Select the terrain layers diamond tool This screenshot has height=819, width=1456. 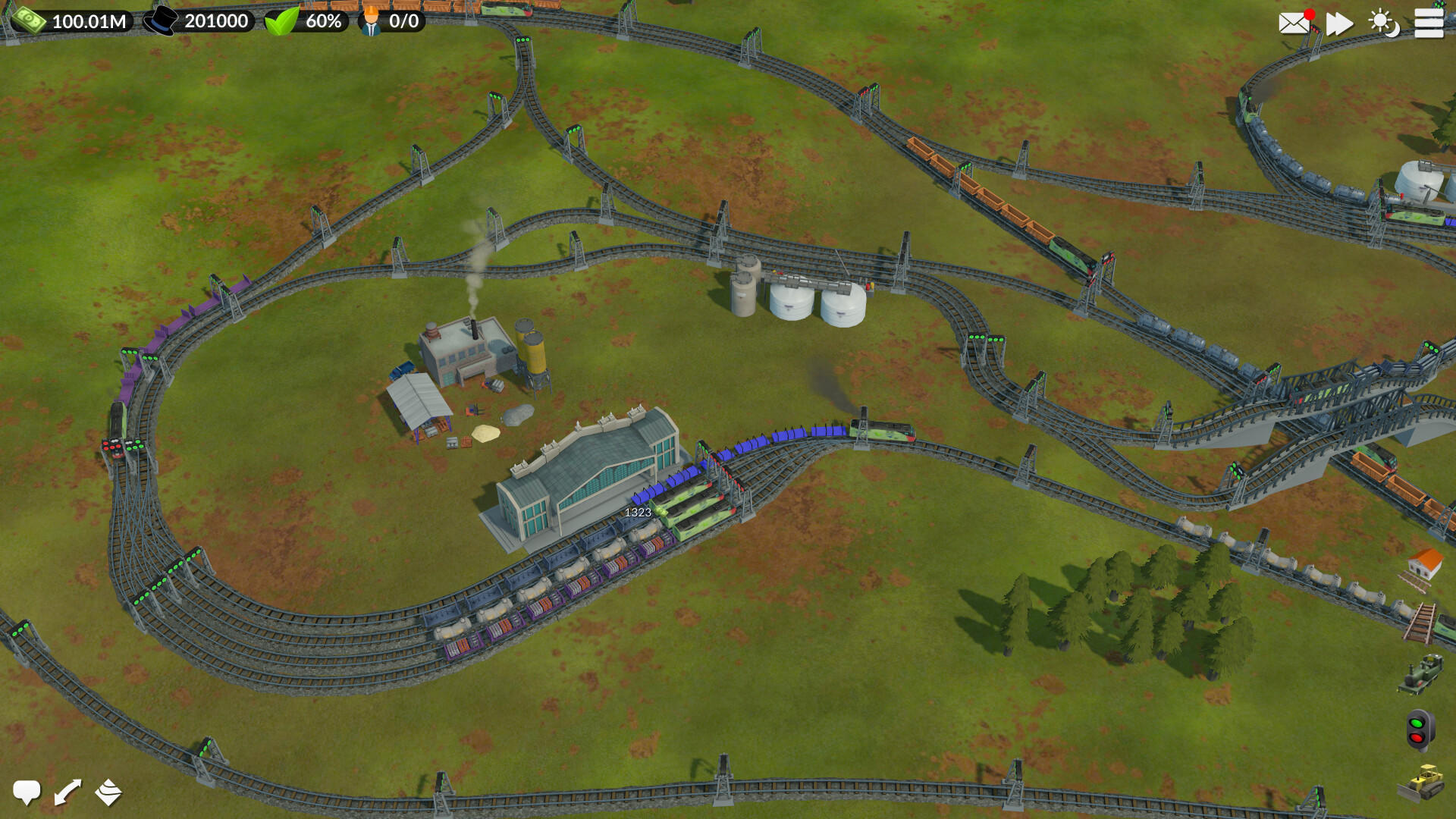point(108,792)
